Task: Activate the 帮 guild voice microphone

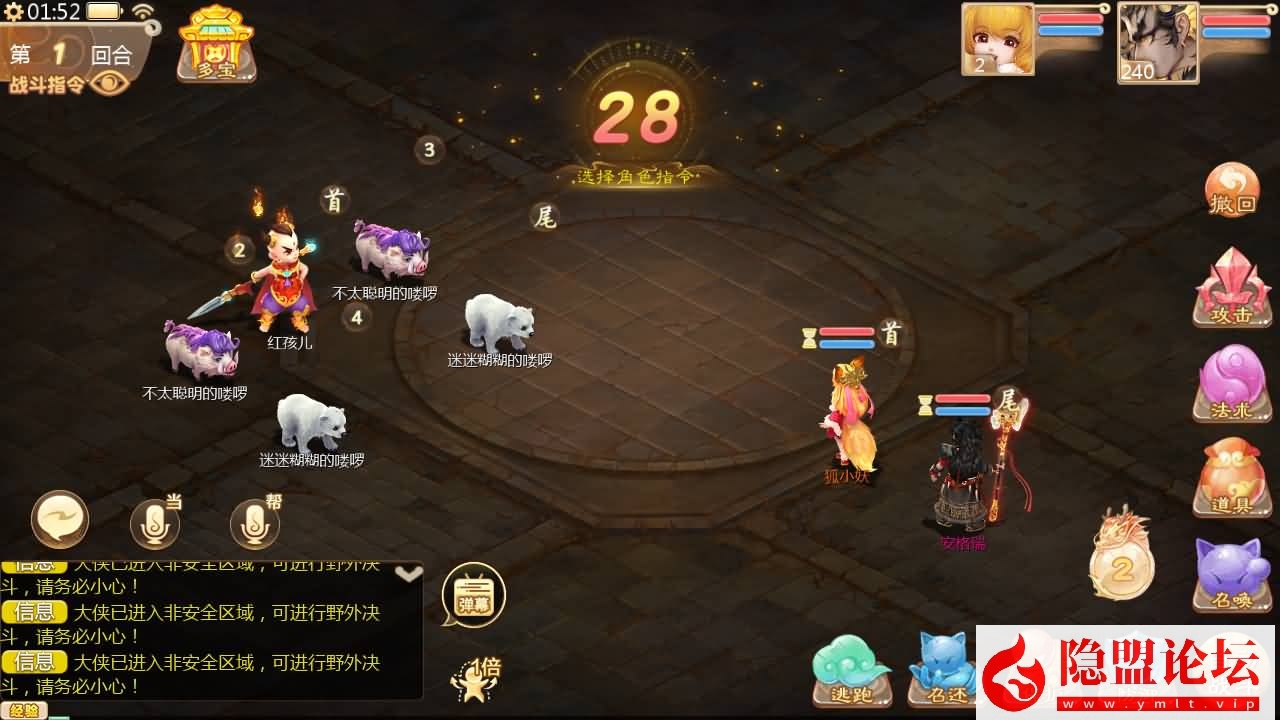Action: [255, 522]
